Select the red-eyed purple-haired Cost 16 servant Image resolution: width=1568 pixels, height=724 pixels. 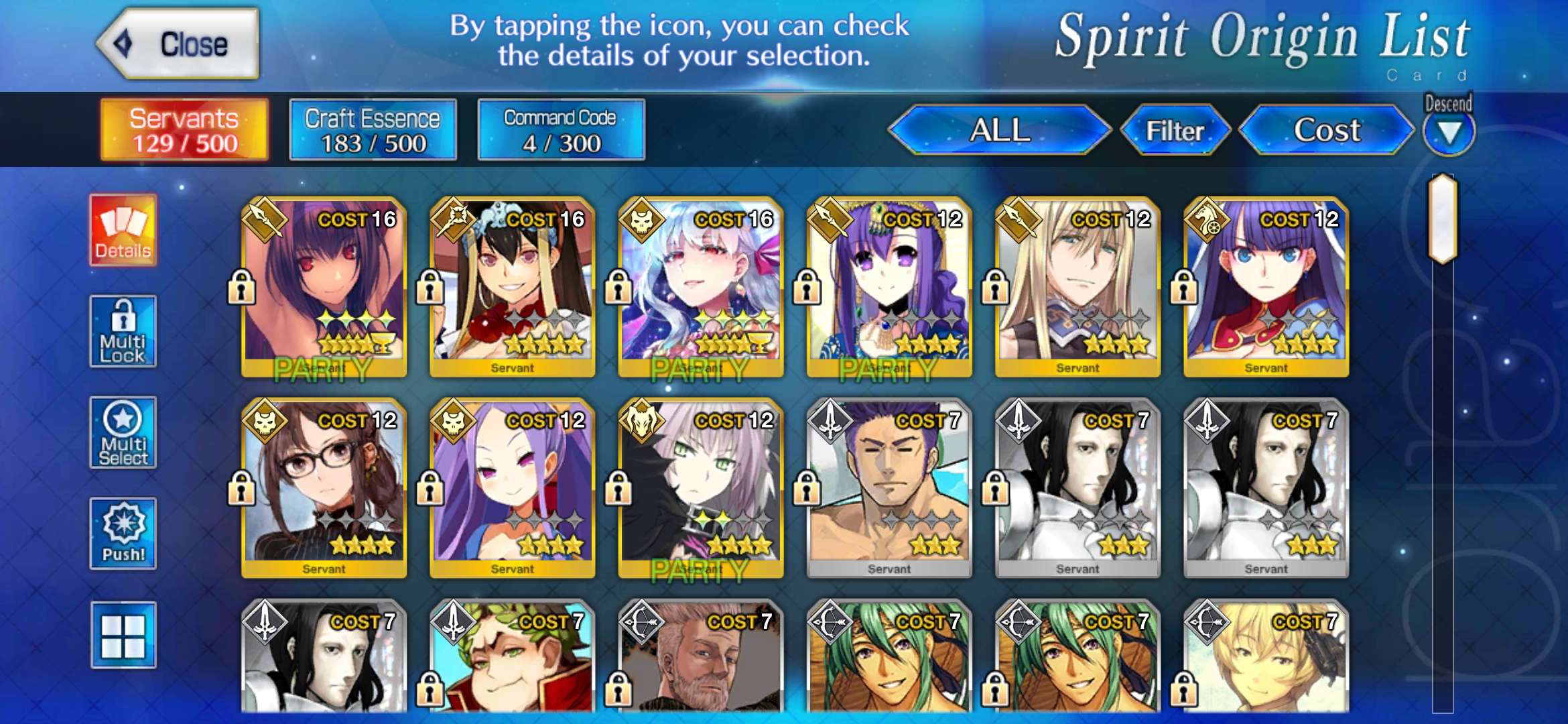(x=324, y=285)
